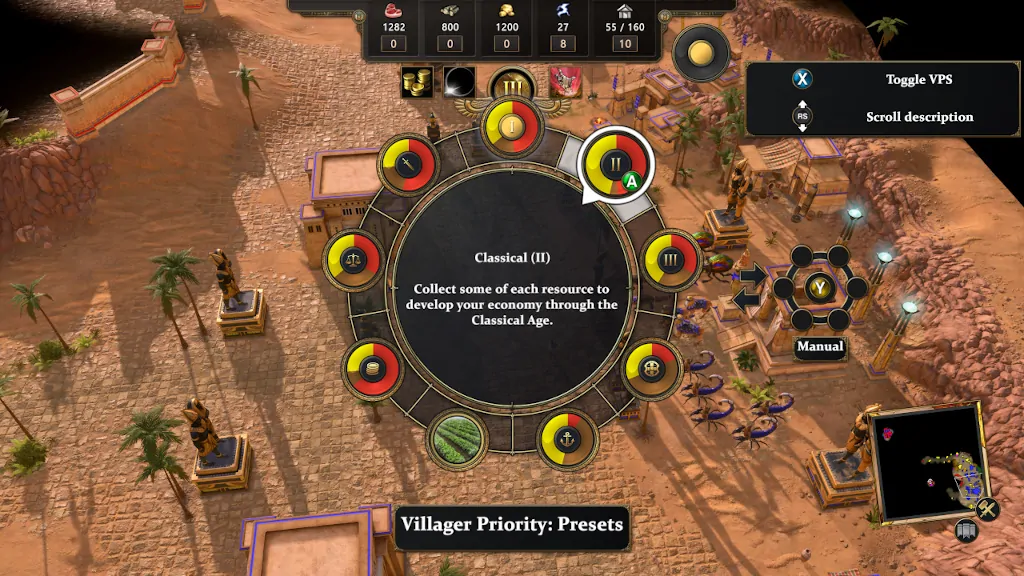Choose the balanced scales preset

pyautogui.click(x=353, y=261)
